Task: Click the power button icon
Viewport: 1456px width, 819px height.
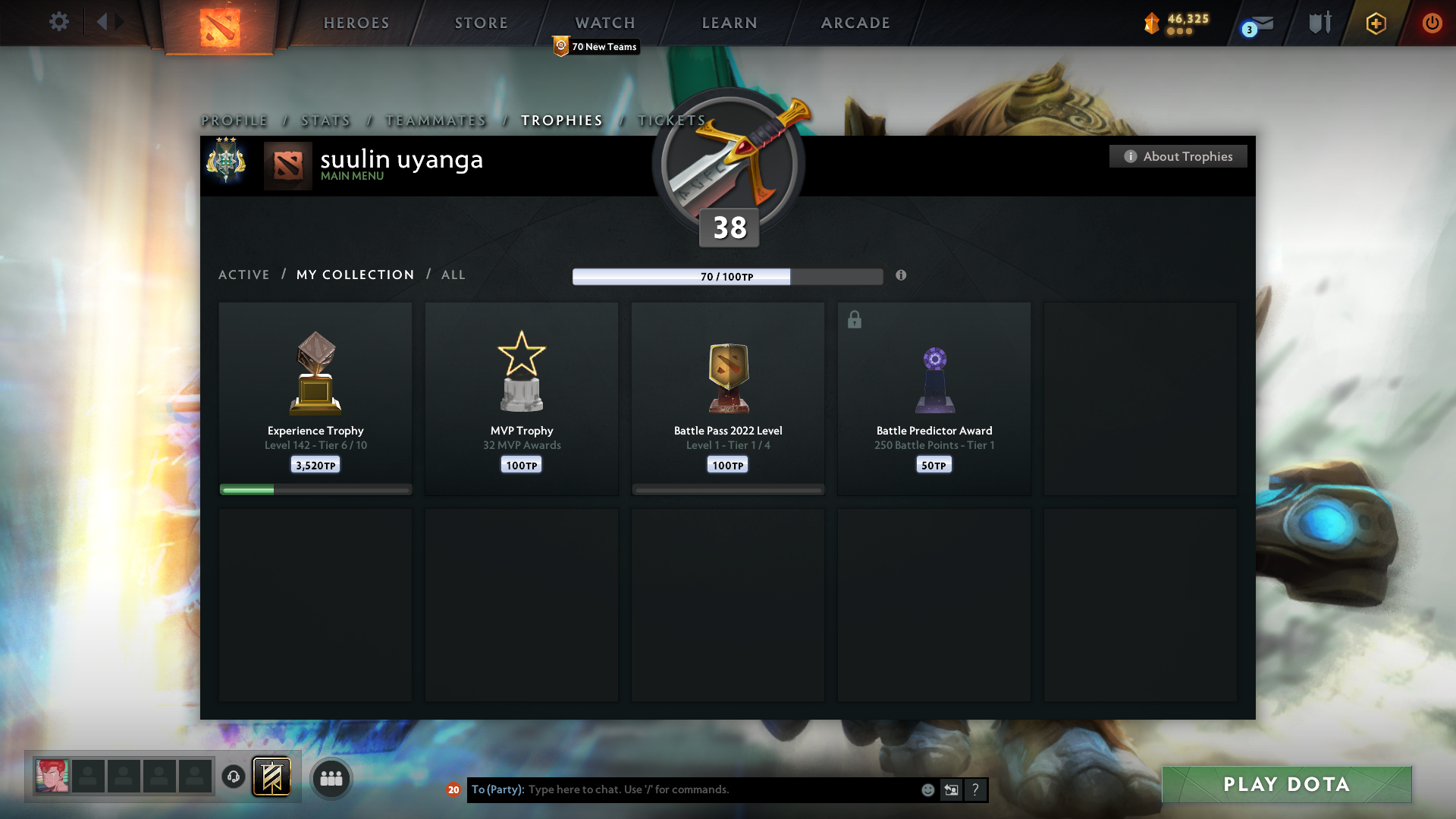Action: pos(1432,23)
